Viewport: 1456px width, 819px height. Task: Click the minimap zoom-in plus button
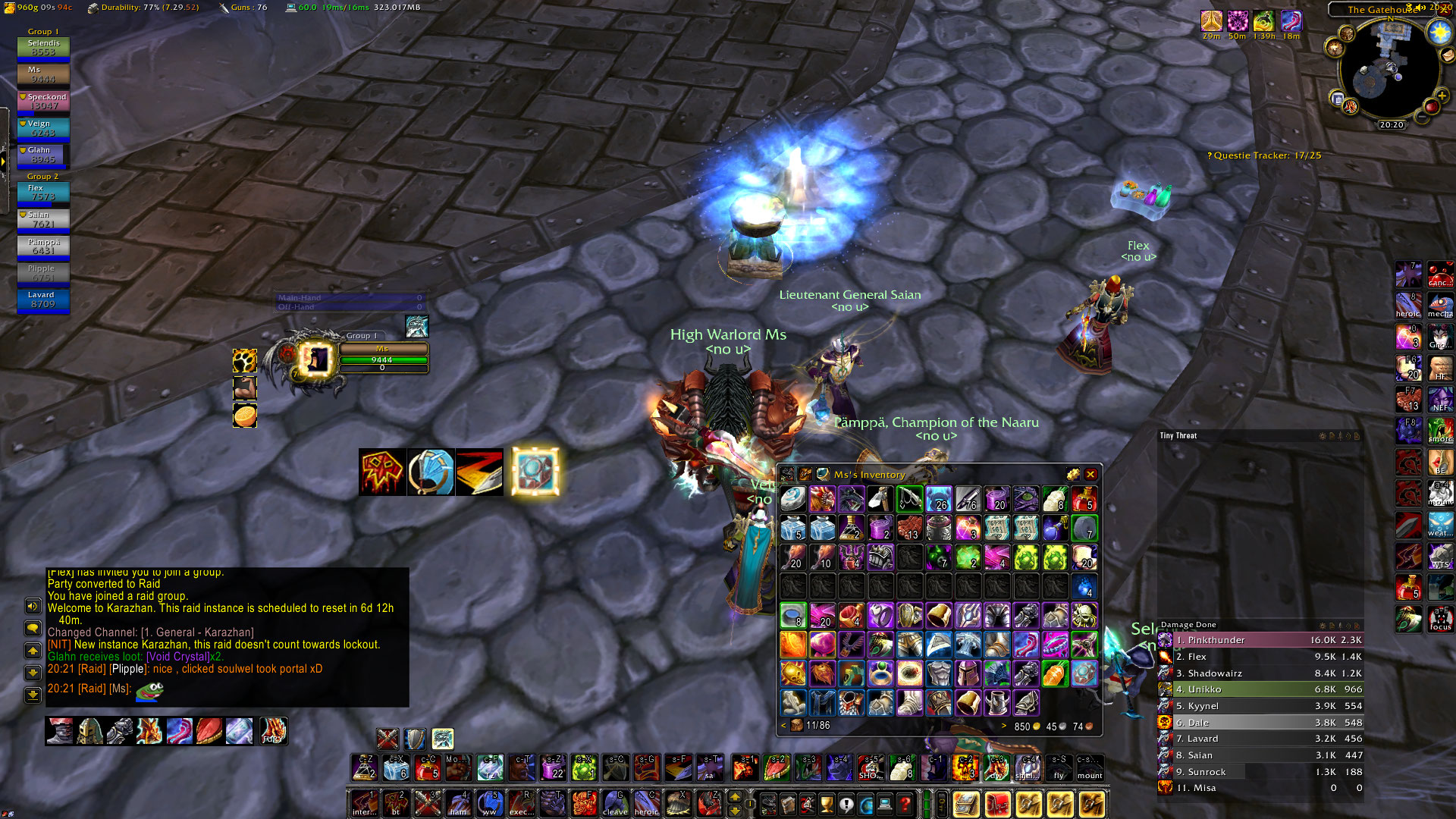(1442, 96)
